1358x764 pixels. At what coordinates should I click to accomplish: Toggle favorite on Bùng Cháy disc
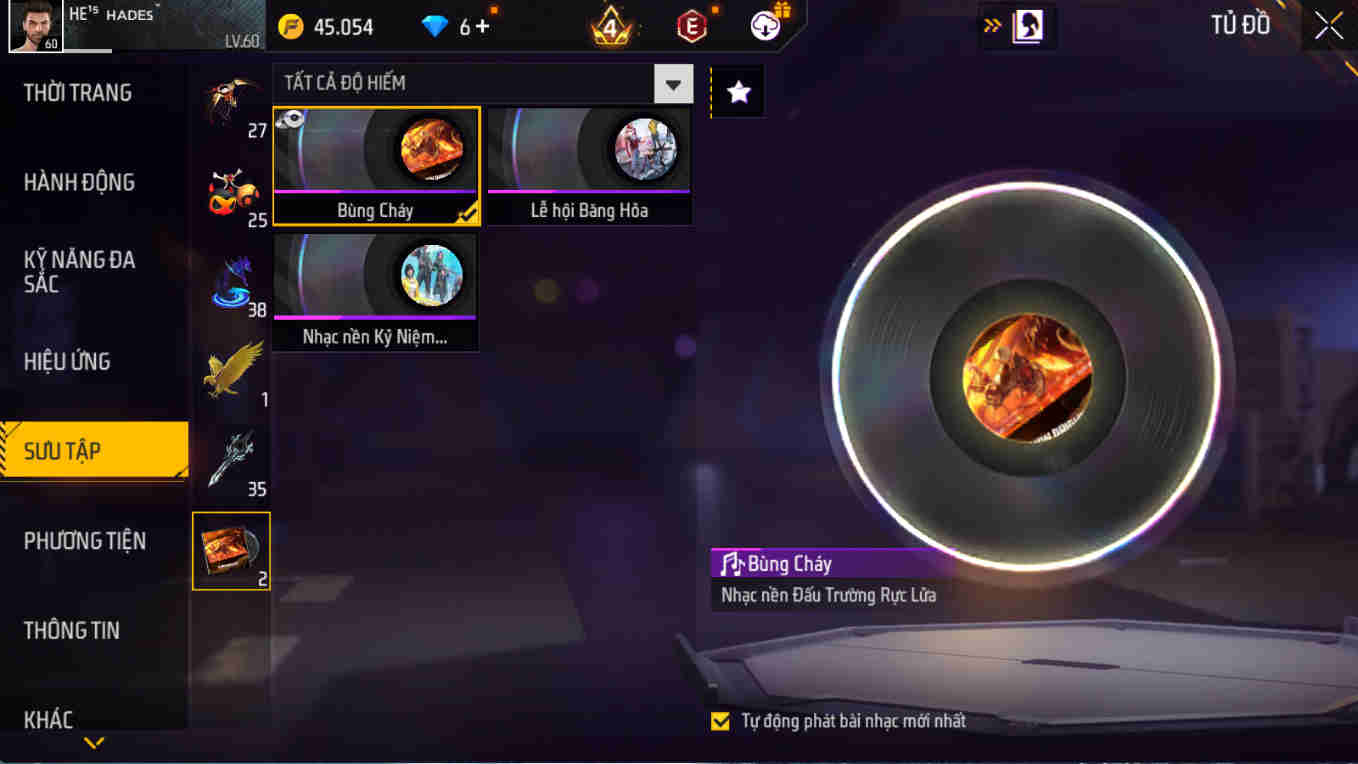291,118
